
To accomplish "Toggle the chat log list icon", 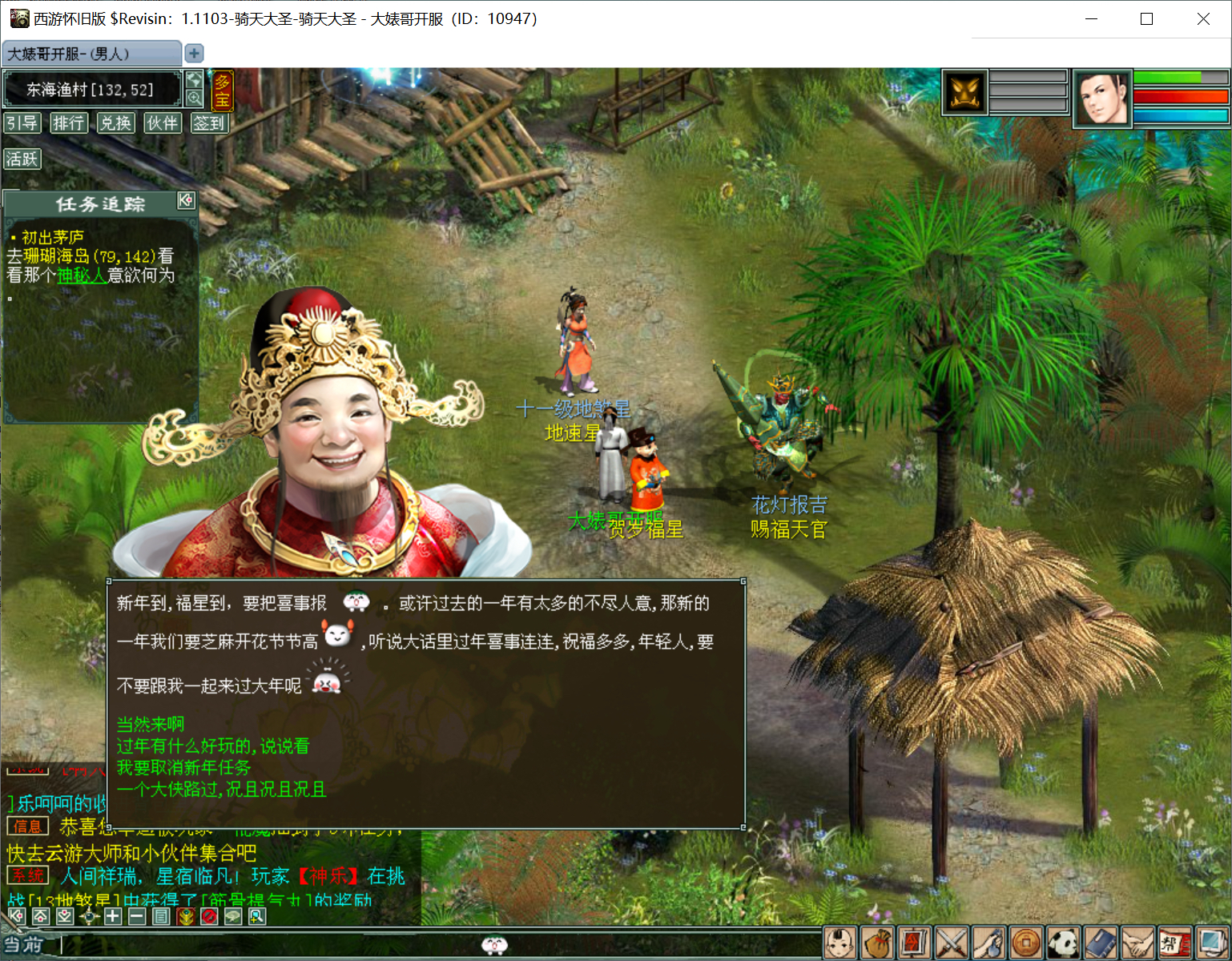I will click(159, 917).
